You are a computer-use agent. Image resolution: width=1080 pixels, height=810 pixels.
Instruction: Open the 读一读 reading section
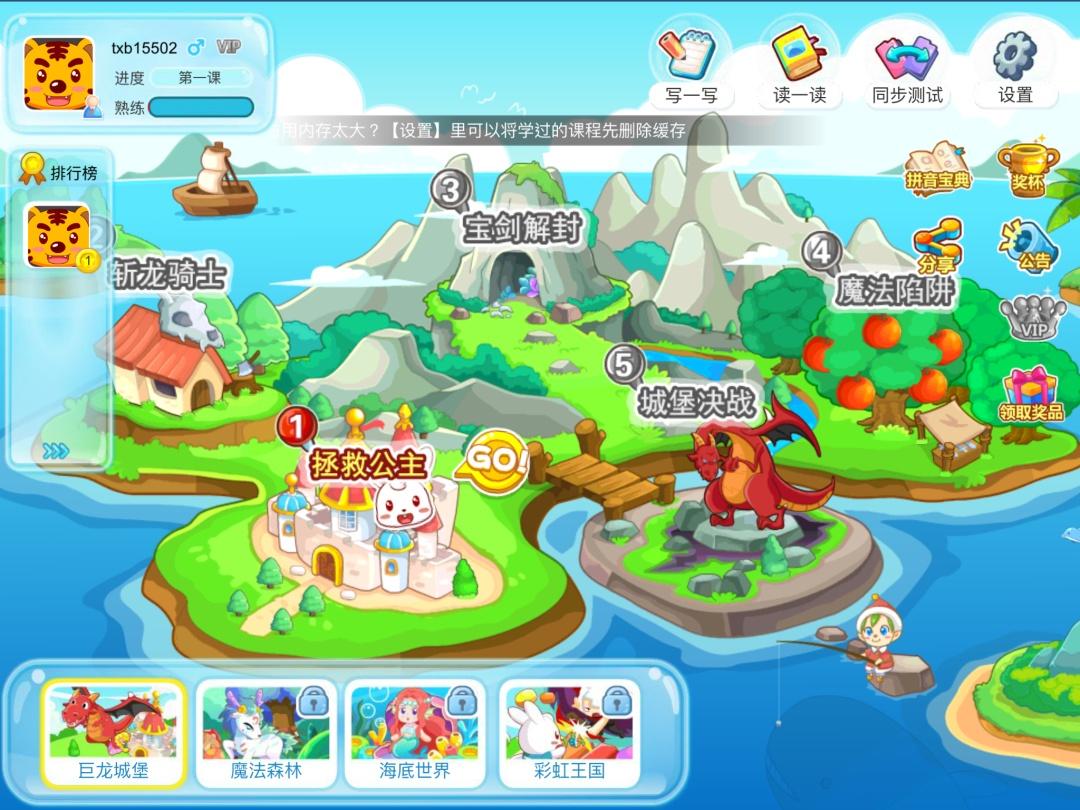point(799,63)
